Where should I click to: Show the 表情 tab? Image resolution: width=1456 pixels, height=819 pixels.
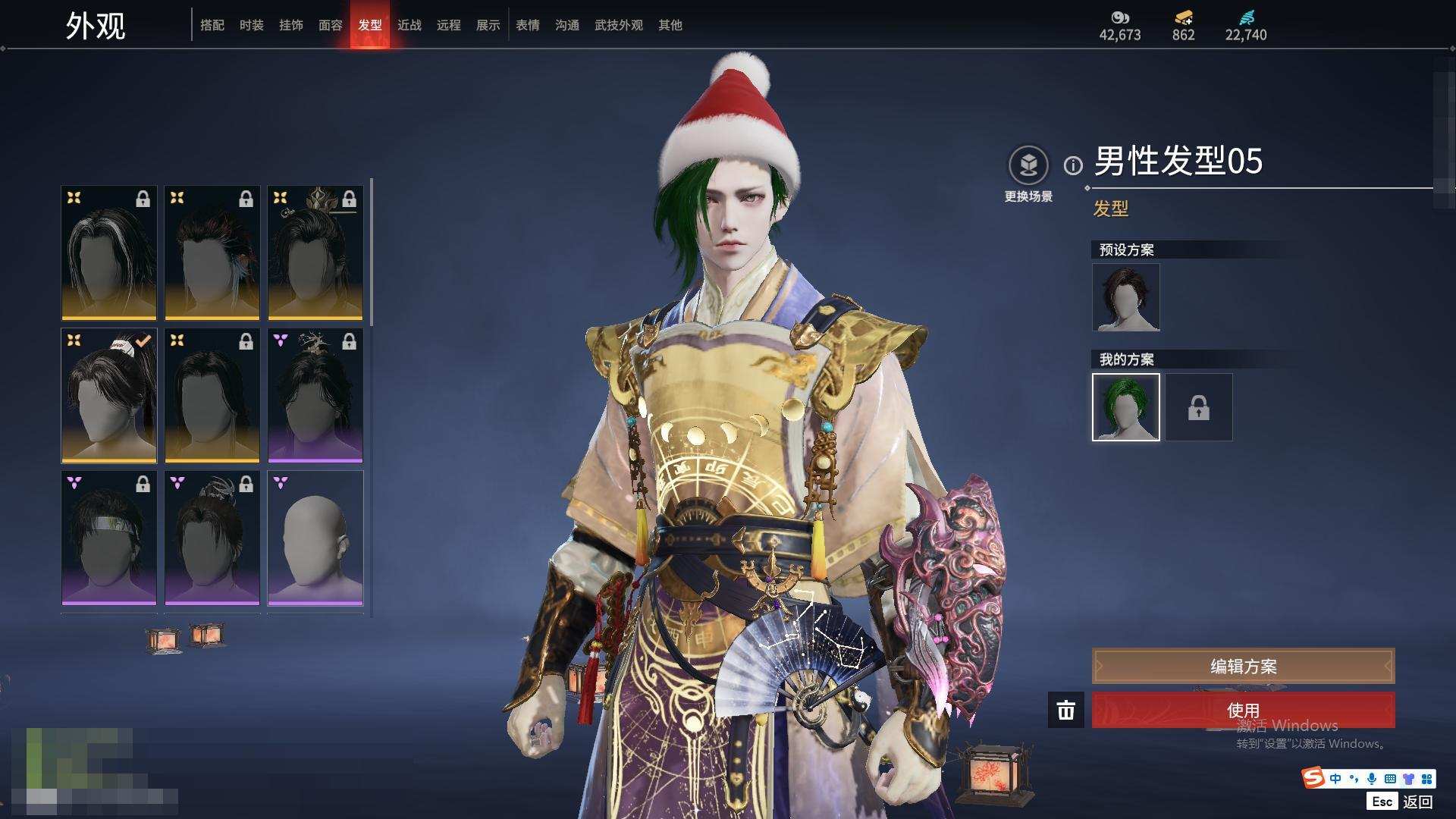(527, 25)
